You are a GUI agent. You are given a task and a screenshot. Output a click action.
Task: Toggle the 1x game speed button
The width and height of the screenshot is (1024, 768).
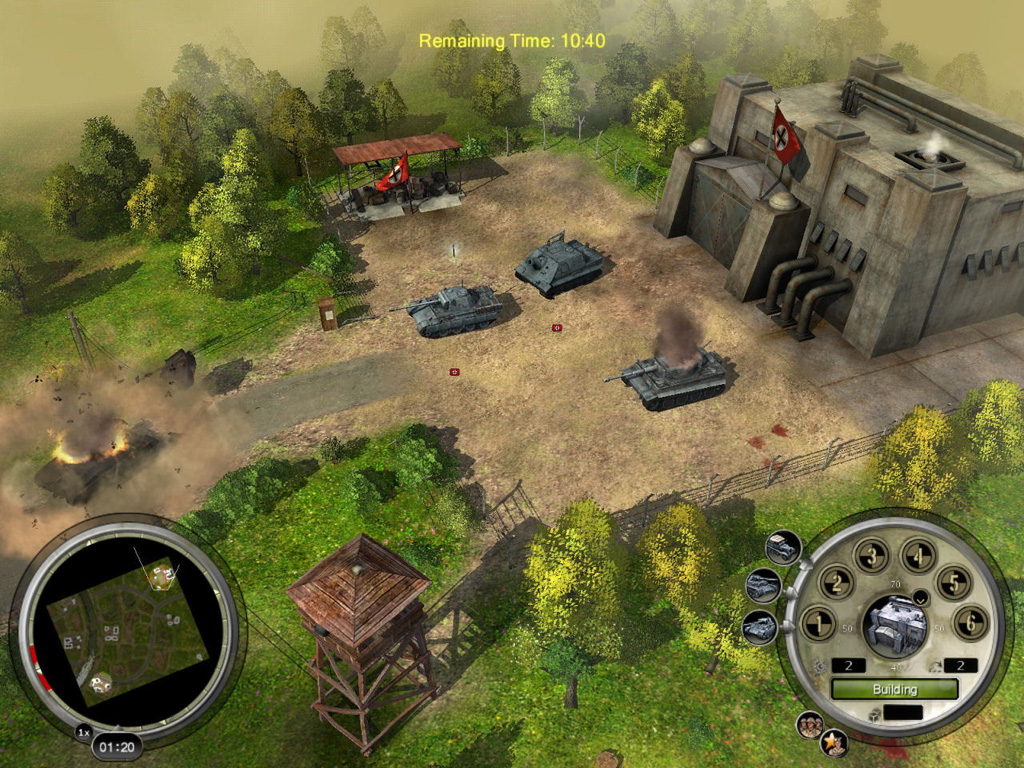pos(83,733)
